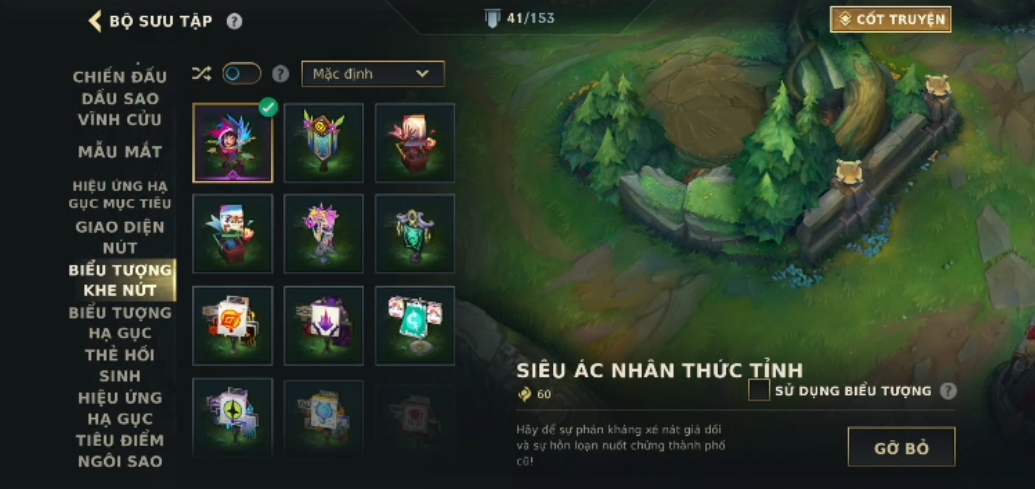The height and width of the screenshot is (489, 1035).
Task: Select the equipped icon with green checkmark
Action: coord(233,143)
